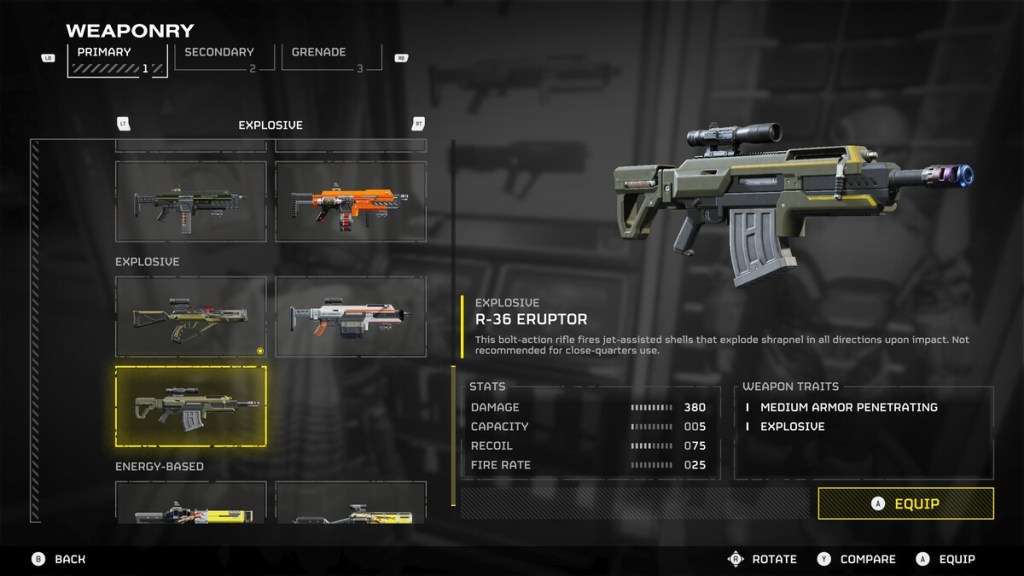Pick the scoped rifle with red accents

191,317
